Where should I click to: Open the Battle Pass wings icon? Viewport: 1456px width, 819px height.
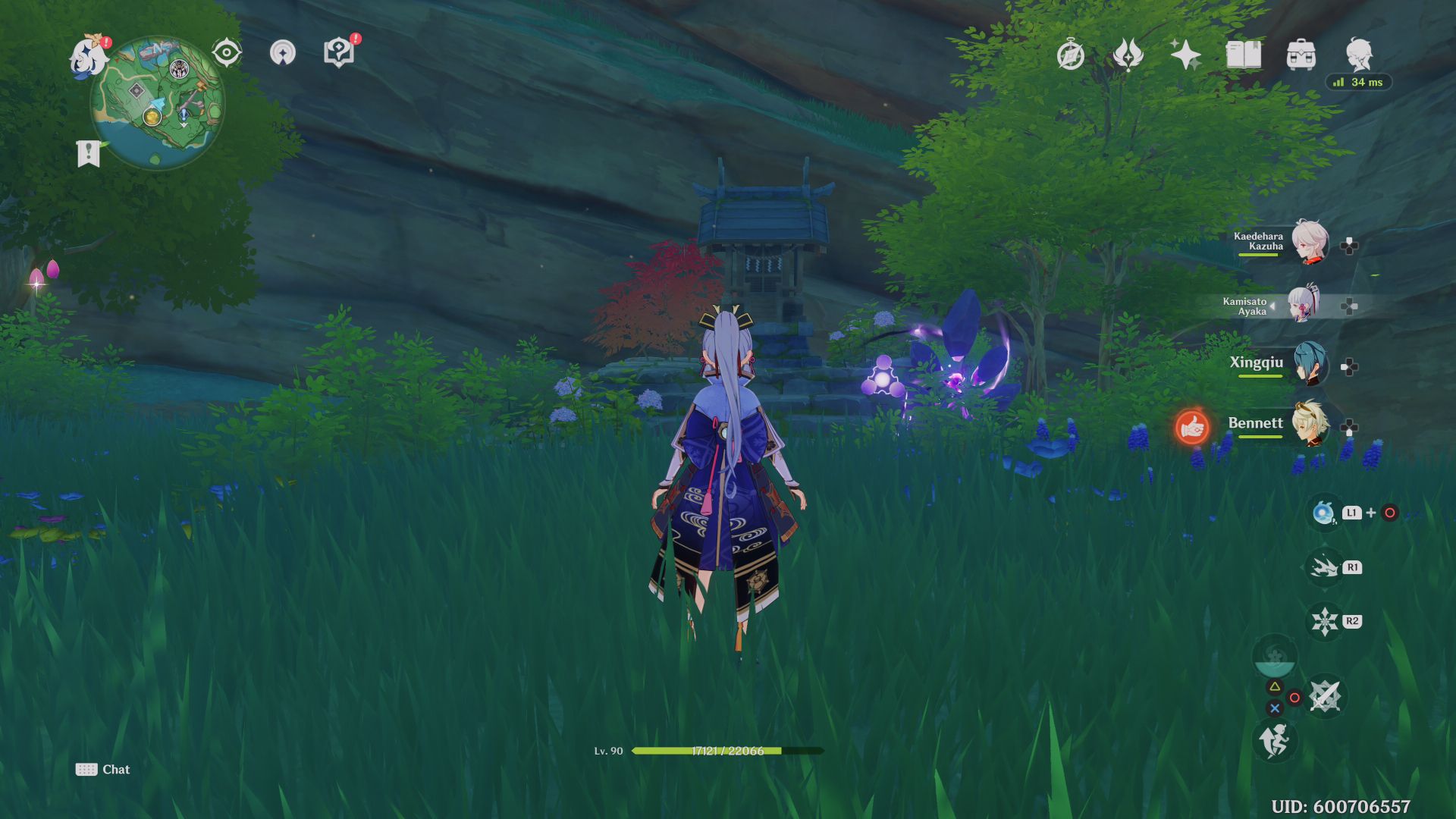(x=1128, y=55)
